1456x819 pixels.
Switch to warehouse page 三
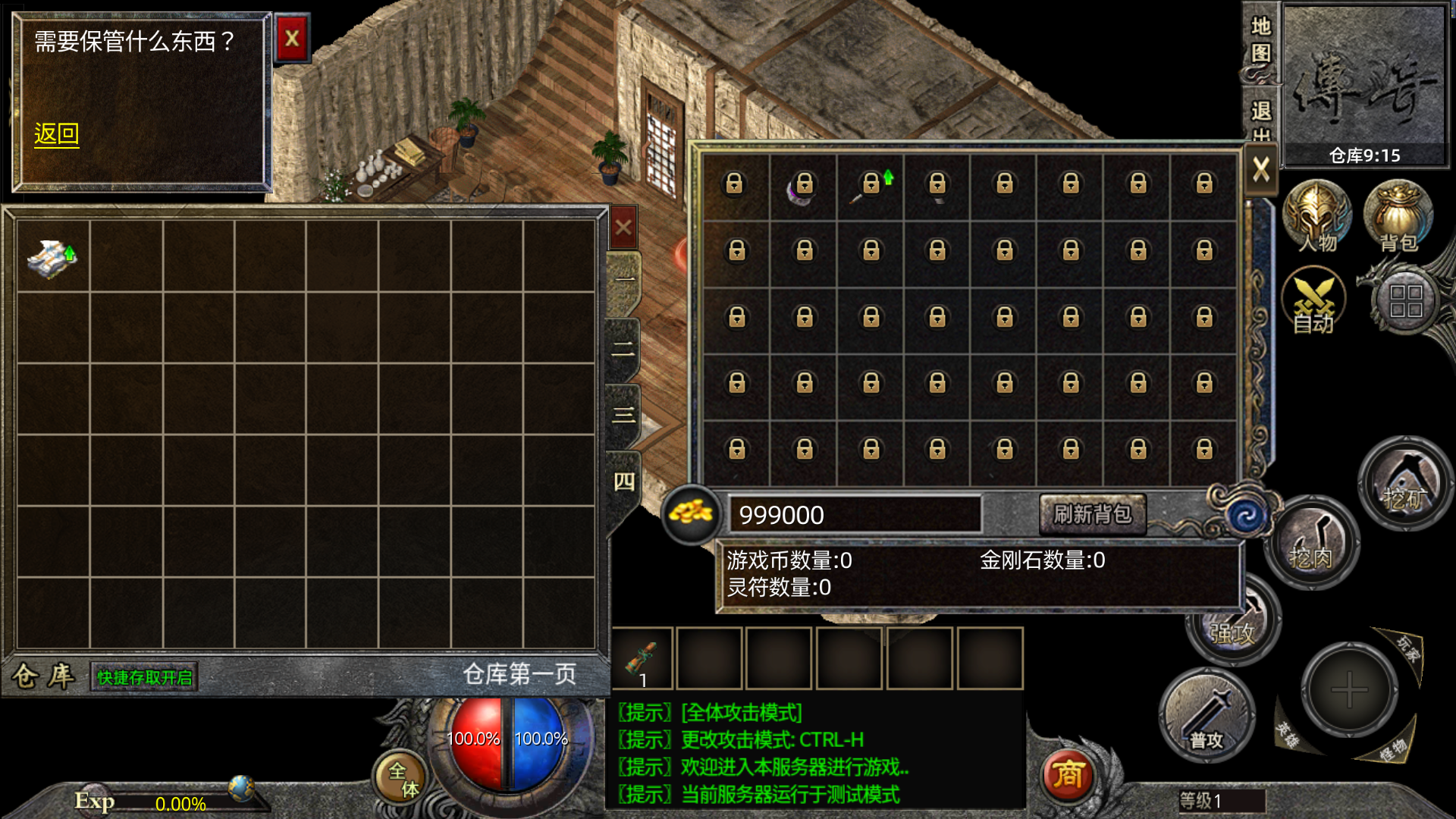(x=623, y=415)
